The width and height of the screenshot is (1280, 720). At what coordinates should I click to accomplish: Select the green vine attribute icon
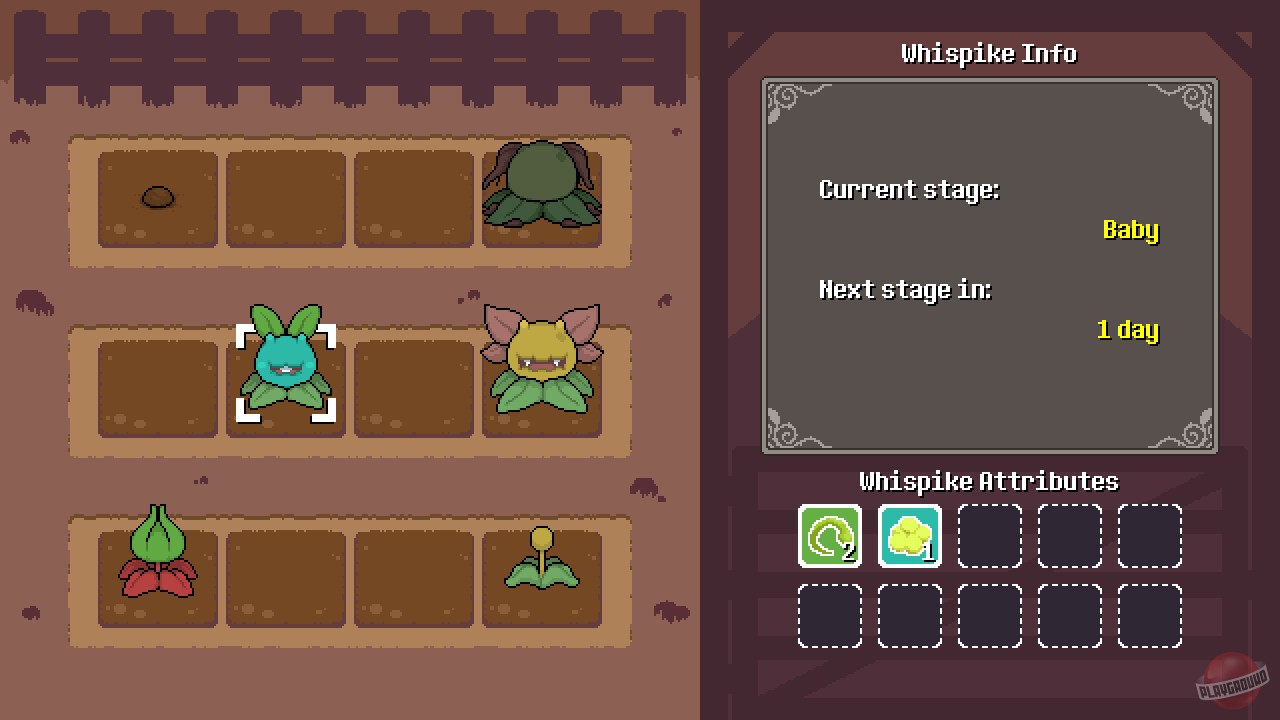829,535
